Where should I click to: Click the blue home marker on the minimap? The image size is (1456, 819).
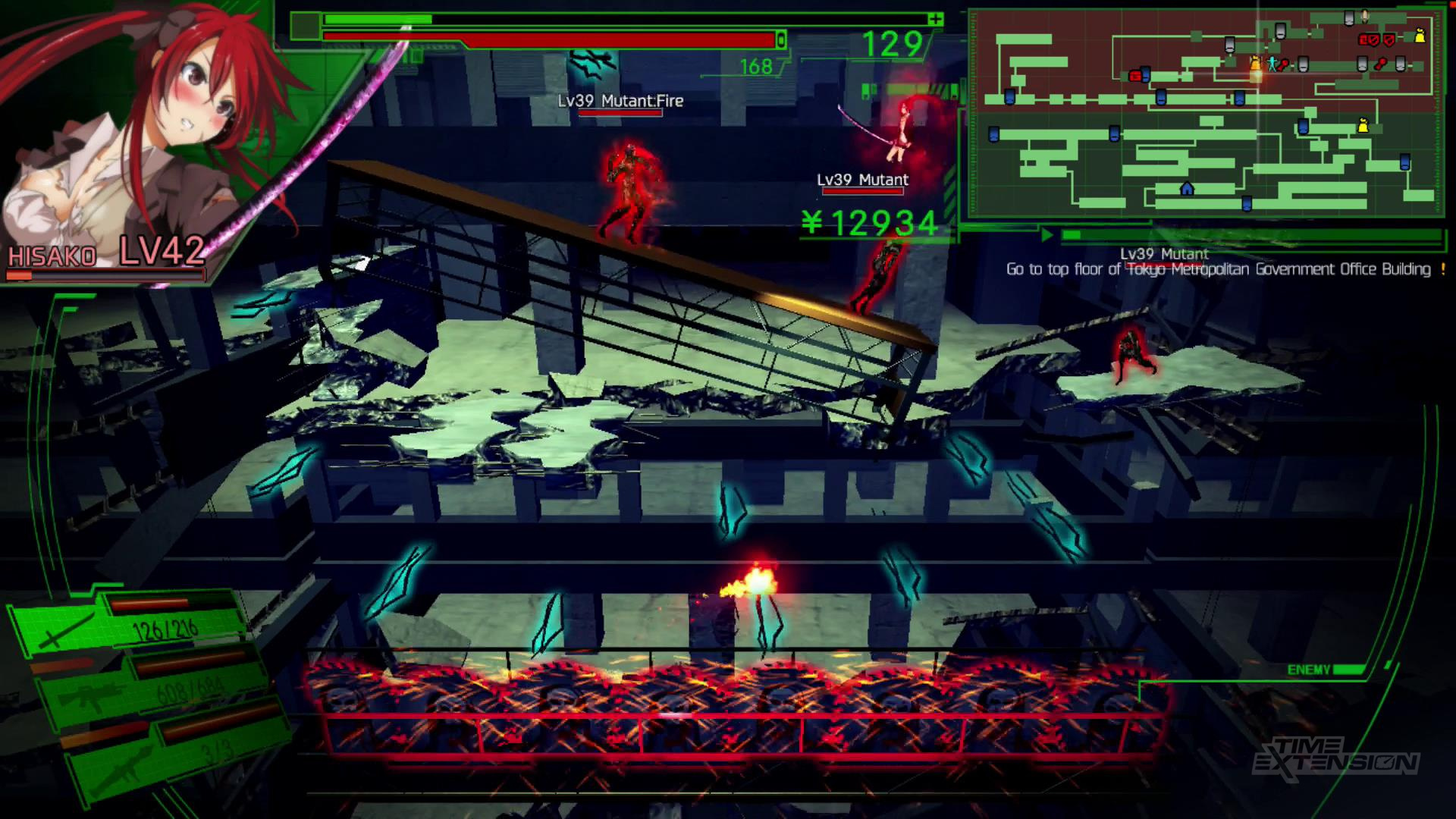point(1187,188)
